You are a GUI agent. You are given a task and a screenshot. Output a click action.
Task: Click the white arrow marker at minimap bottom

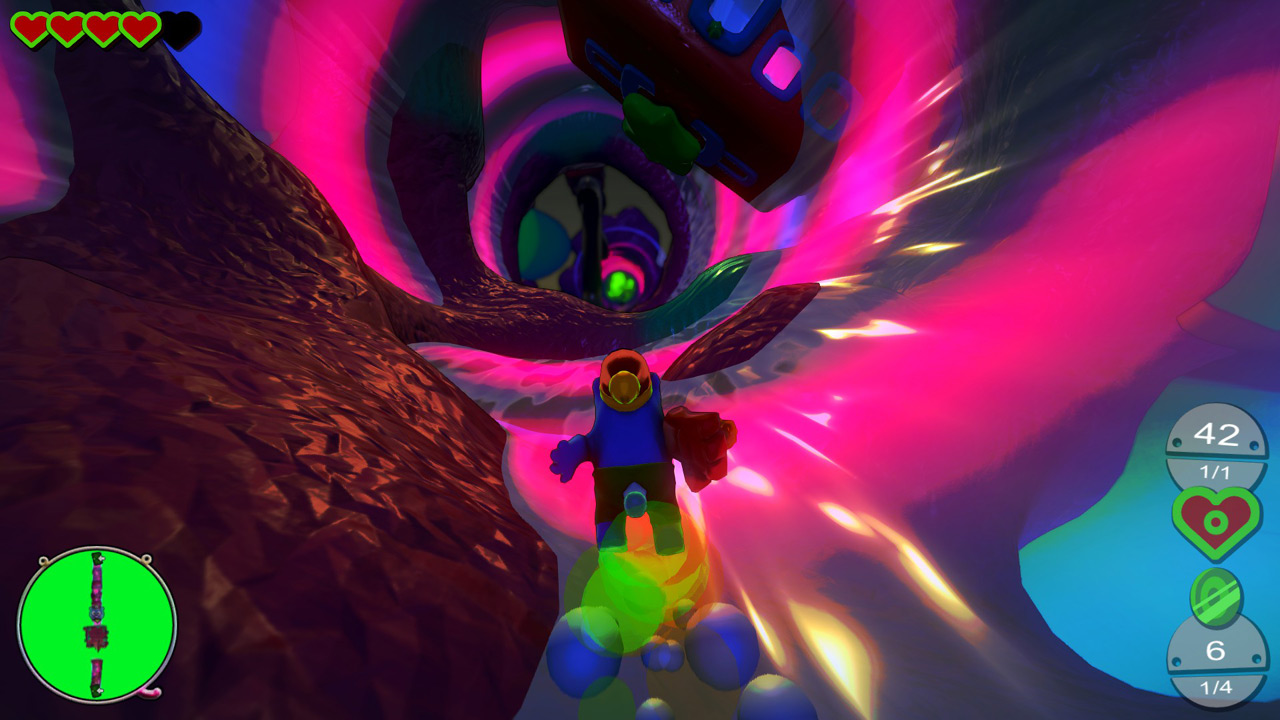point(100,690)
